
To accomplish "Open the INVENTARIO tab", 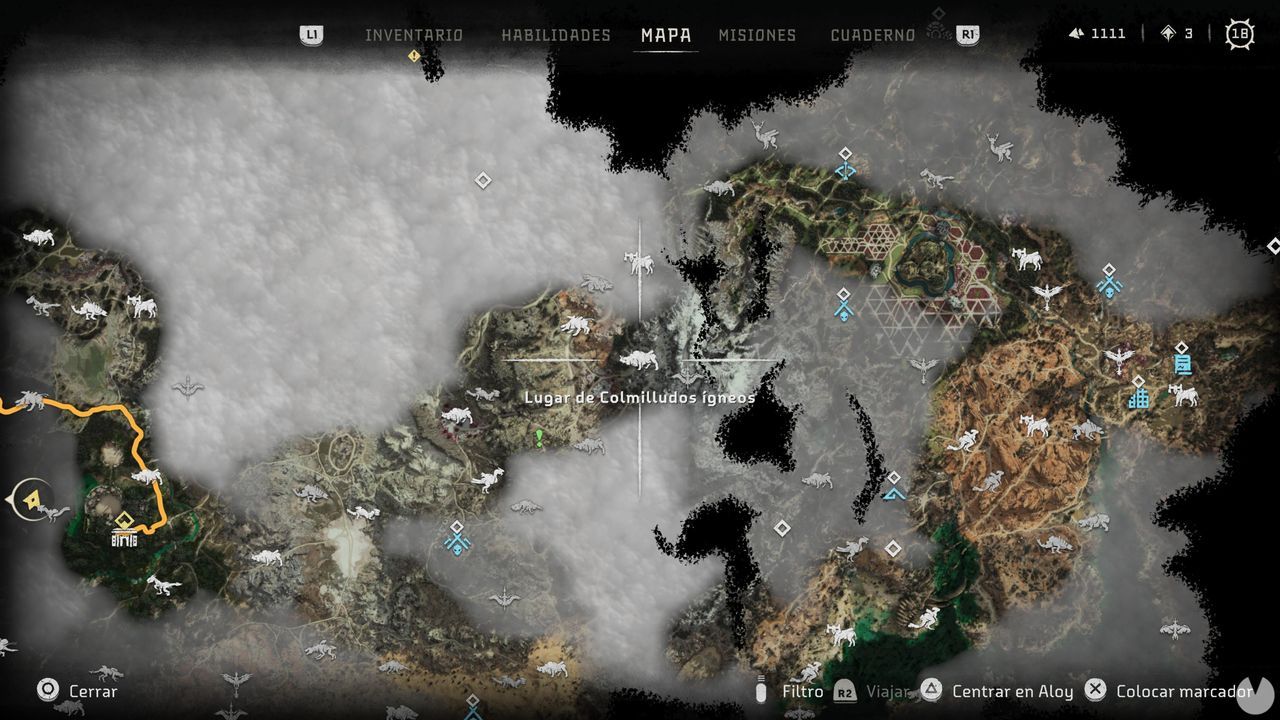I will [x=416, y=35].
